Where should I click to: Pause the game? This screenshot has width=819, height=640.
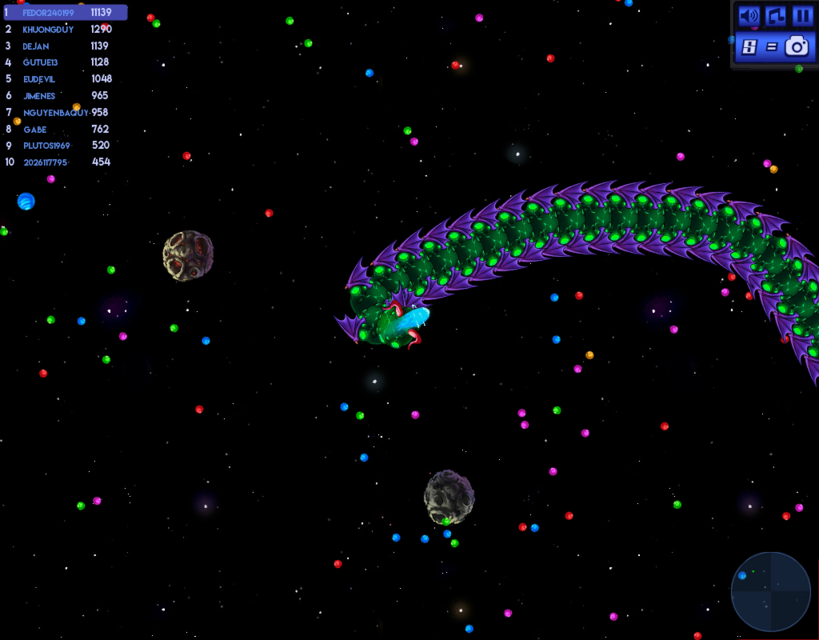tap(803, 16)
